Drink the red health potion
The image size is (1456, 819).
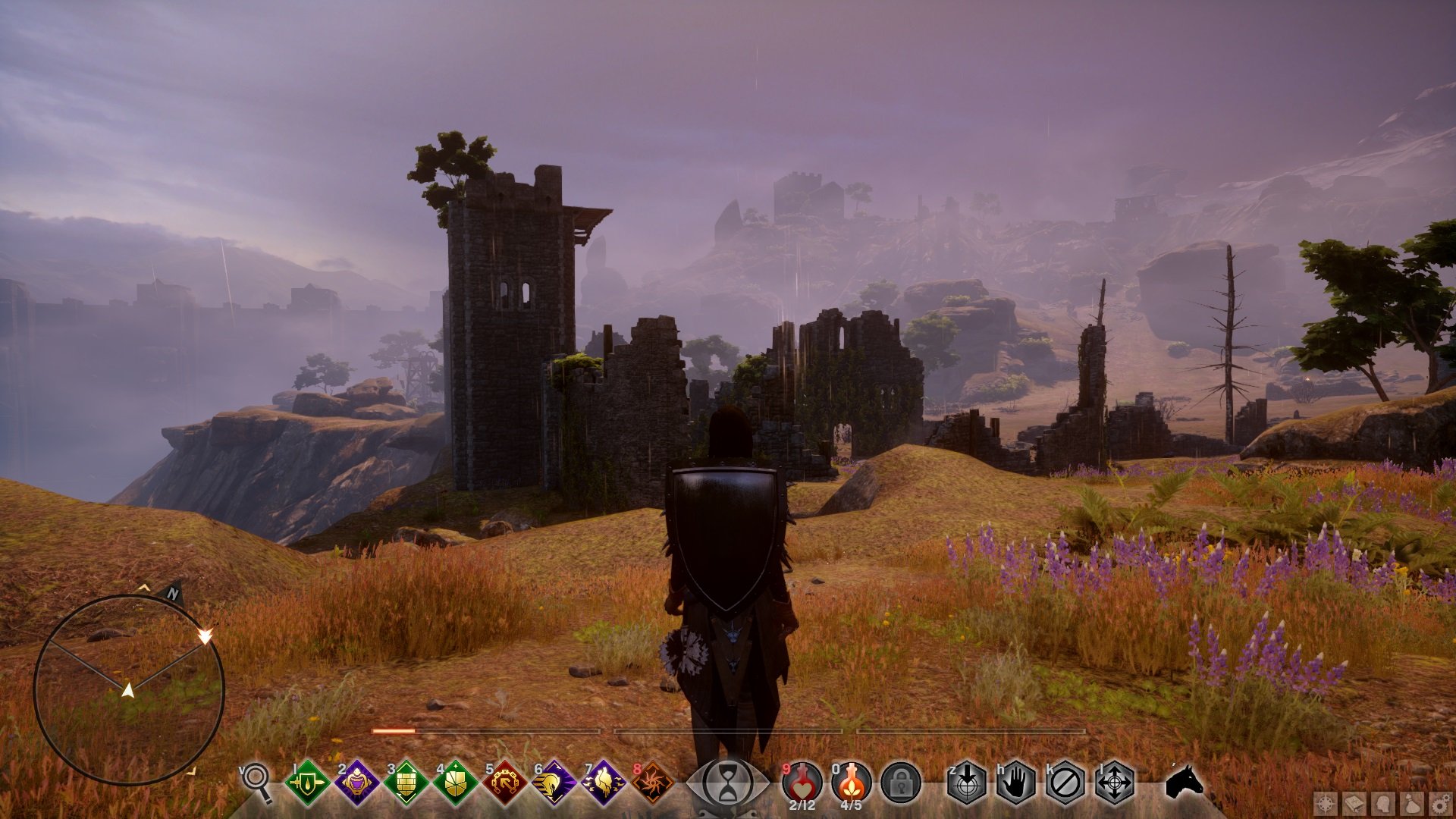coord(802,781)
